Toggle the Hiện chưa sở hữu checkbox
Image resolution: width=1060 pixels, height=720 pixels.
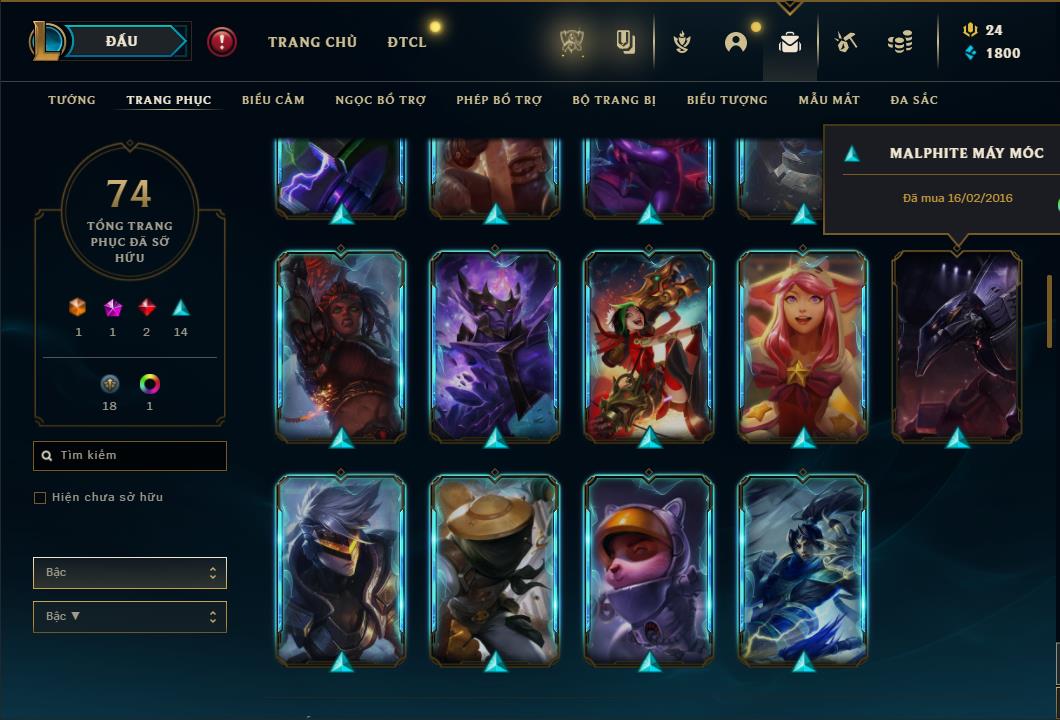[40, 498]
